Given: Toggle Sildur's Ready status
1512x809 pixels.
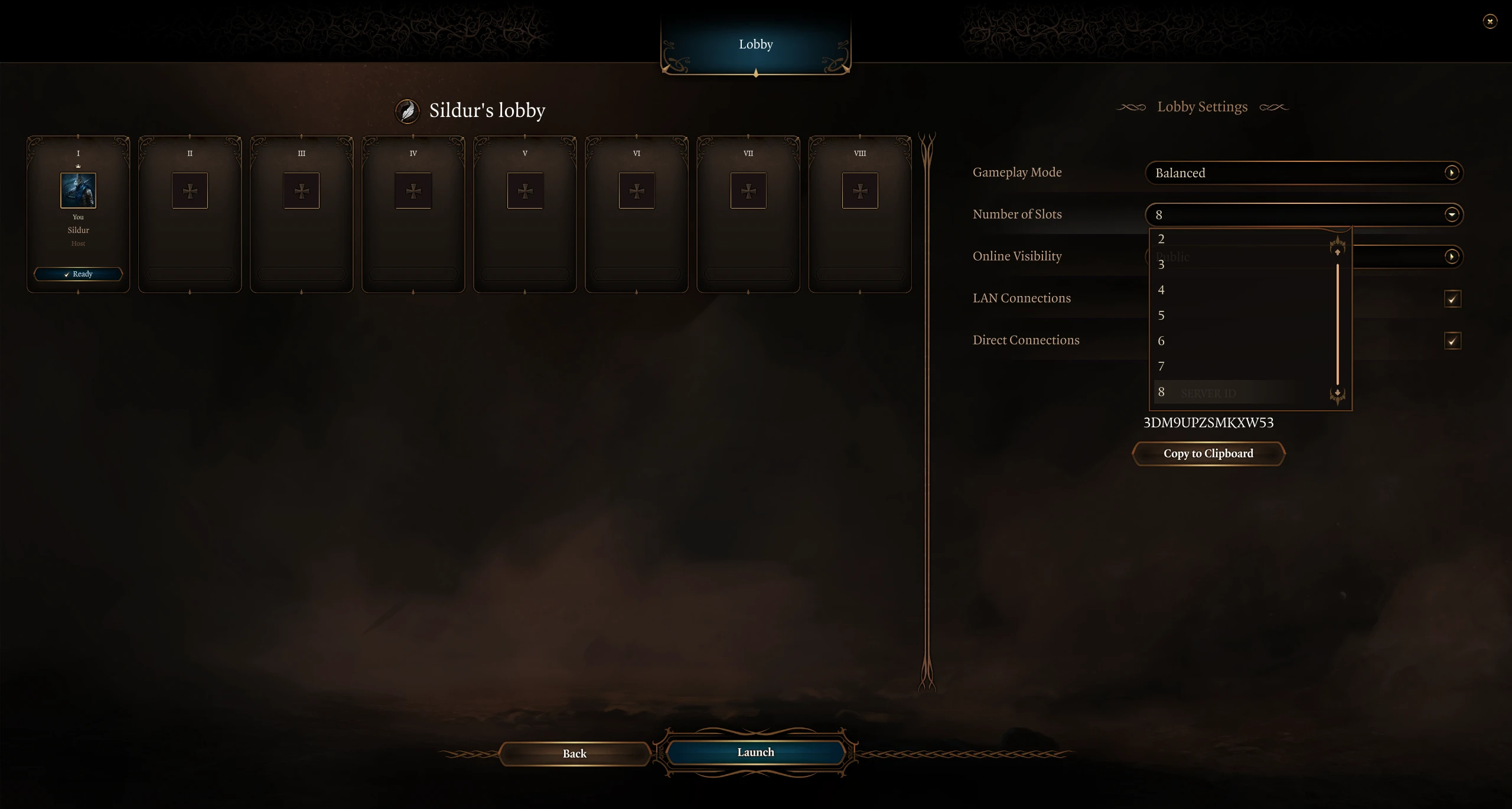Looking at the screenshot, I should [78, 274].
